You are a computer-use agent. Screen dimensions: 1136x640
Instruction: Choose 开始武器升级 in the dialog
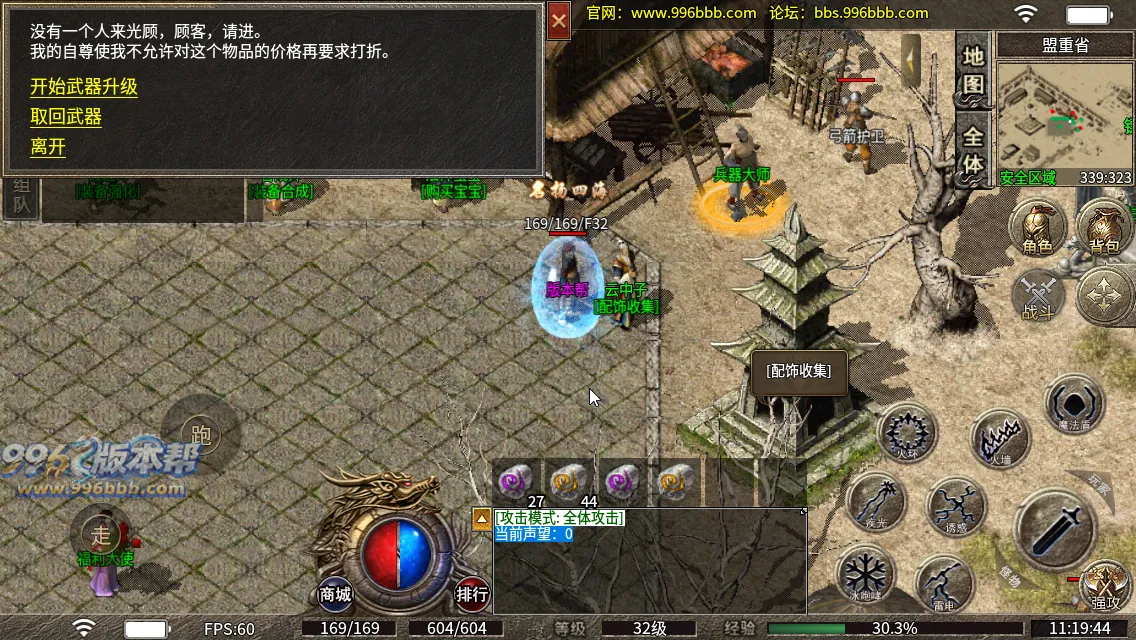pos(84,87)
